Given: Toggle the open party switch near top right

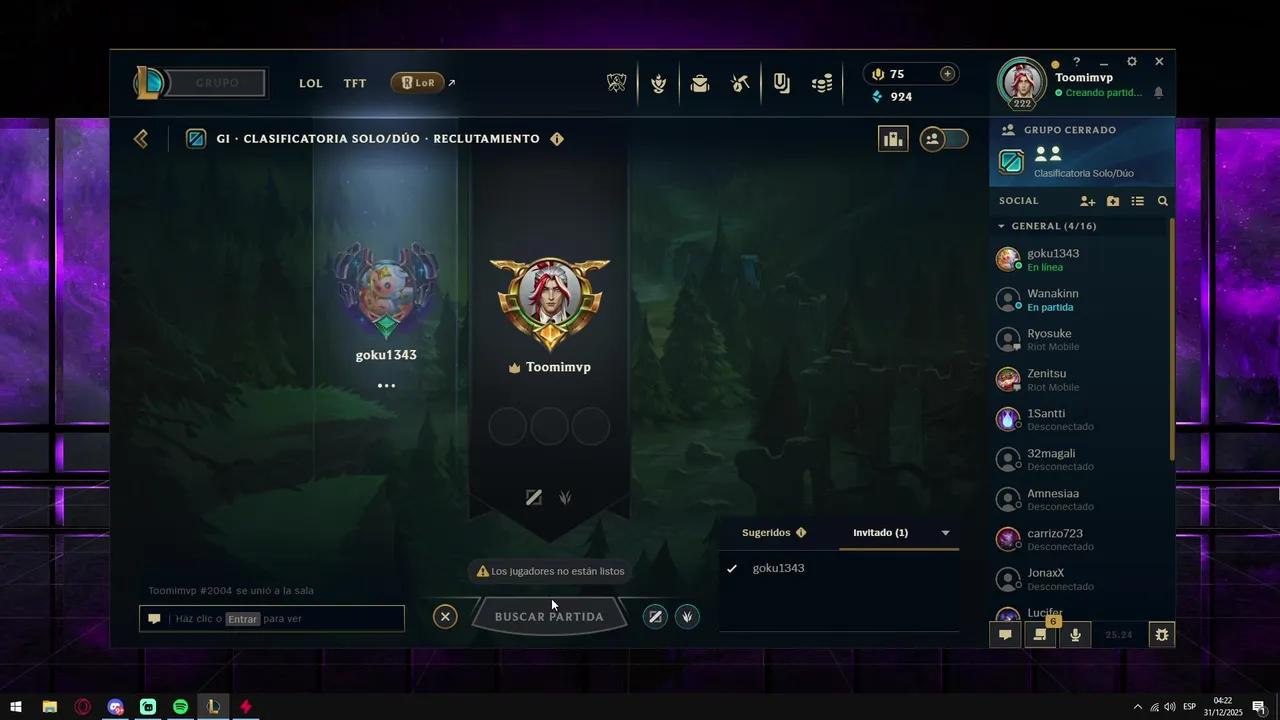Looking at the screenshot, I should [944, 139].
